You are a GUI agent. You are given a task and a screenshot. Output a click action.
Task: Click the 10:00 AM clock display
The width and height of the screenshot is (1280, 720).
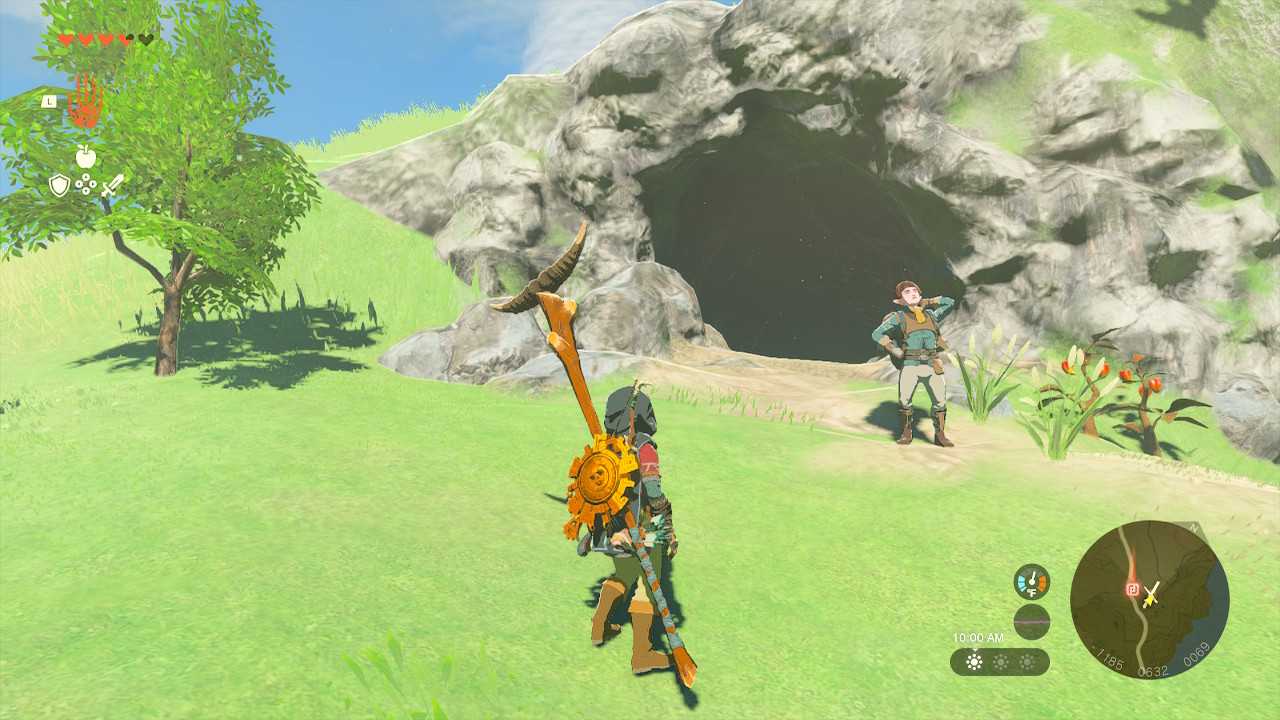978,638
